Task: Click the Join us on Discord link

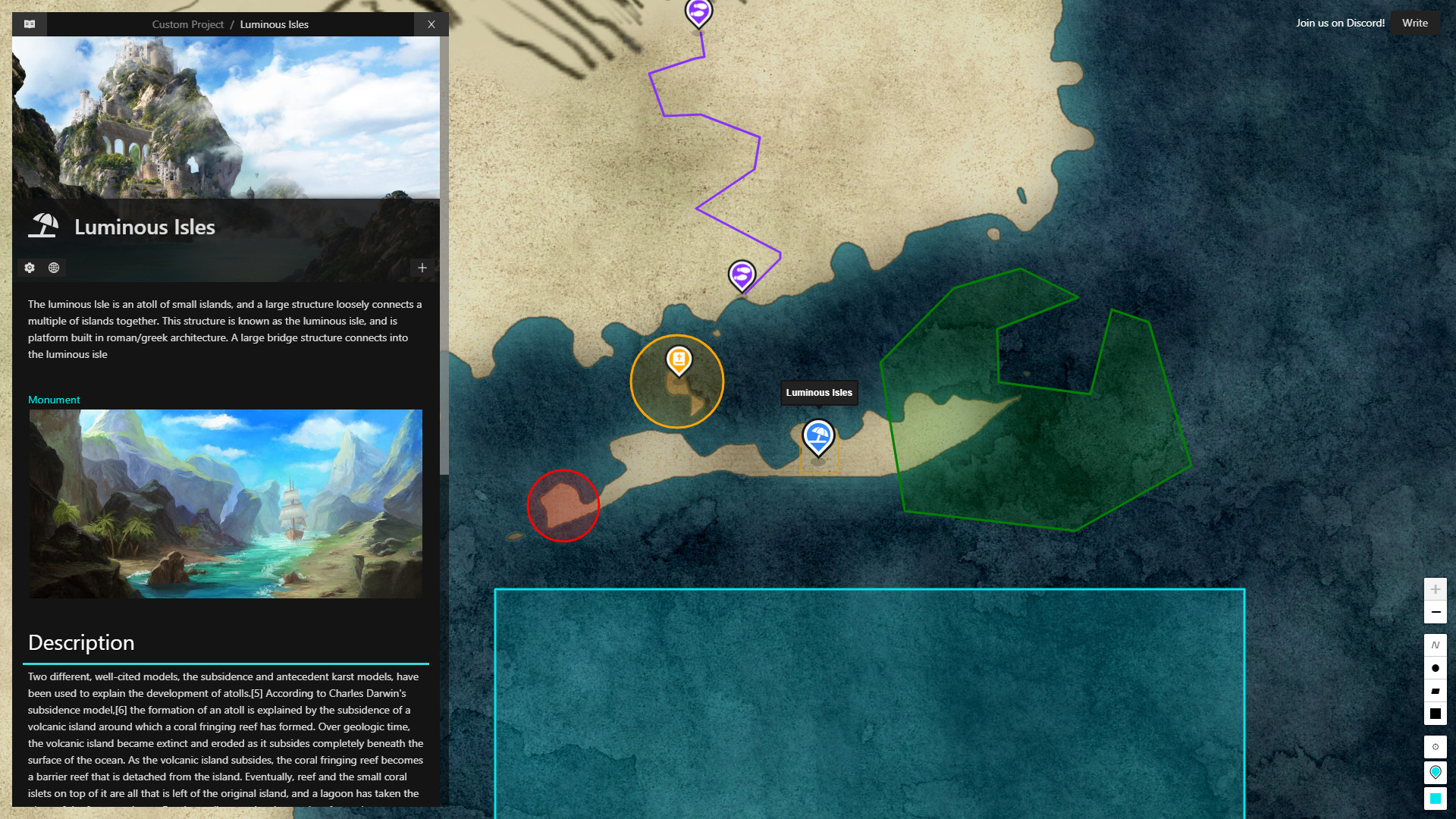Action: tap(1339, 23)
